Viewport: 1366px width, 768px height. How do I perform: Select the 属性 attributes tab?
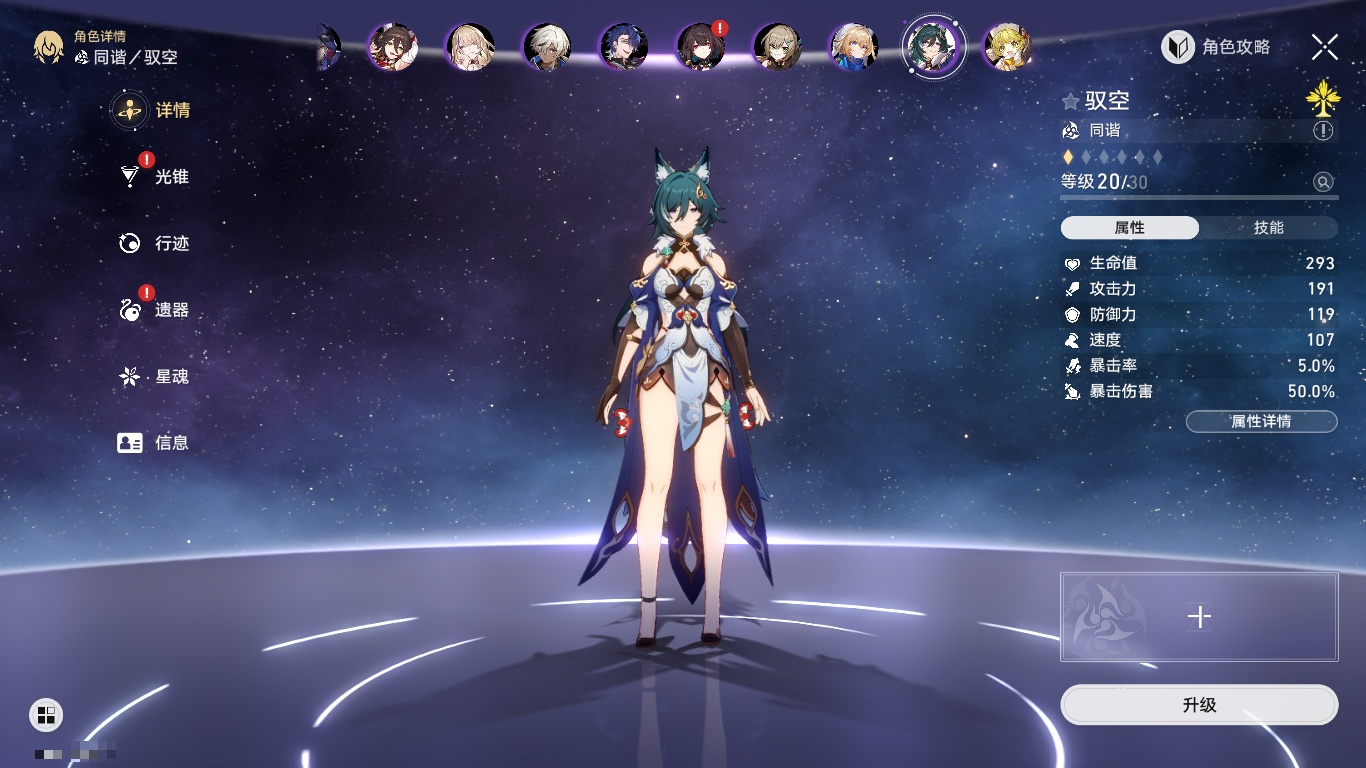point(1130,228)
